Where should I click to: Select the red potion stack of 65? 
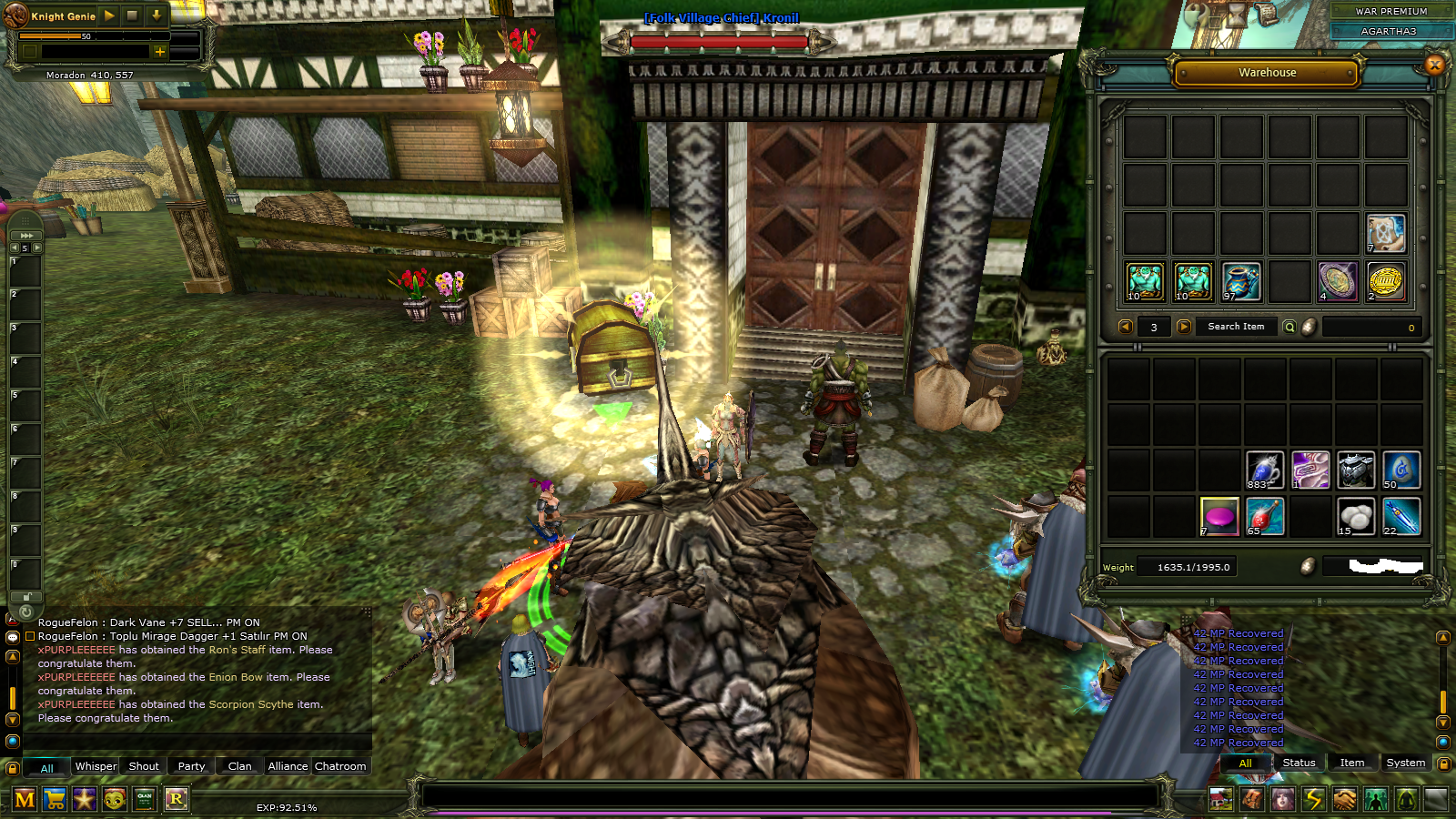click(1264, 516)
